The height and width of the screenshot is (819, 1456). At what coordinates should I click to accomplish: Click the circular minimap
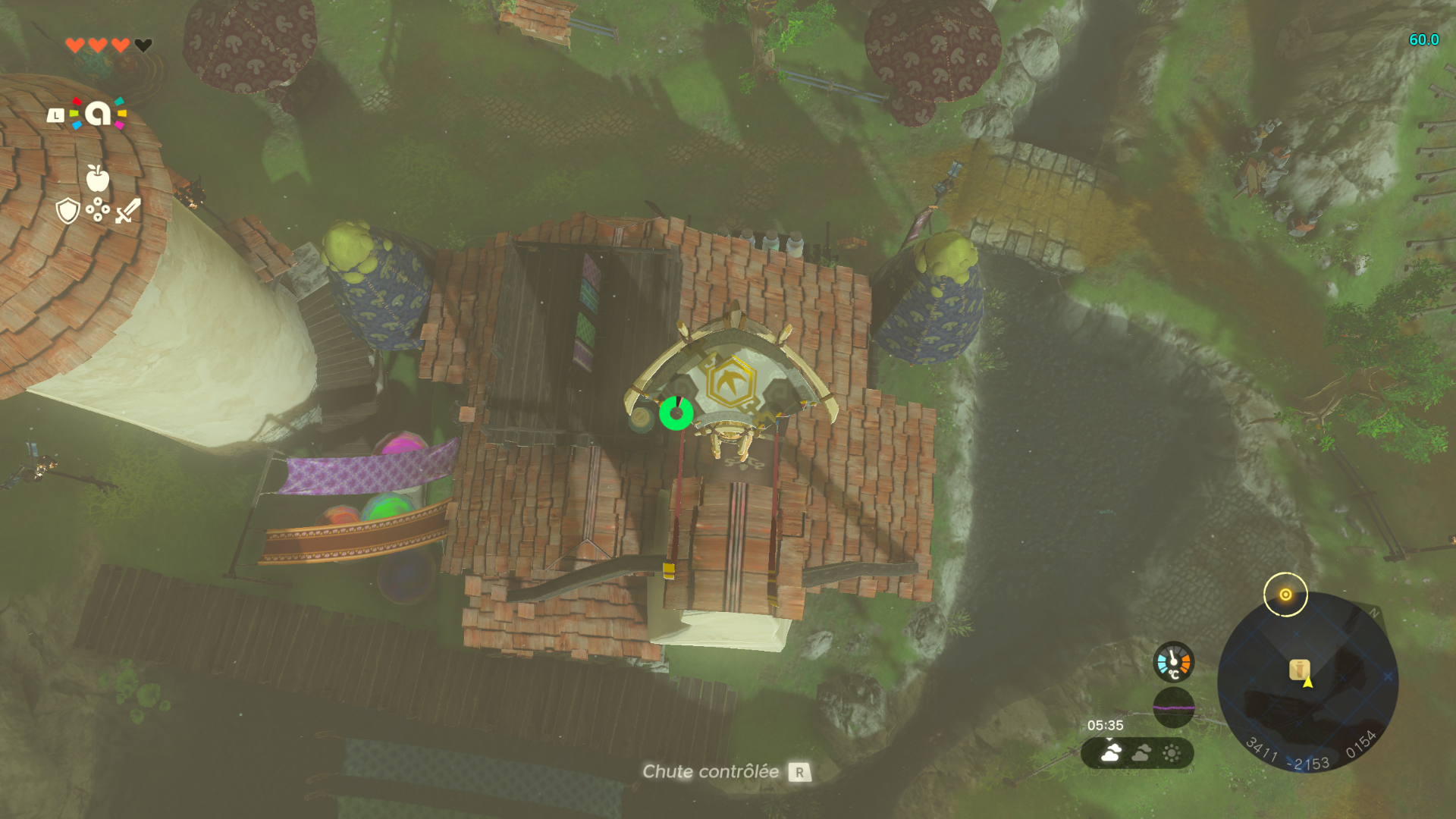coord(1307,682)
